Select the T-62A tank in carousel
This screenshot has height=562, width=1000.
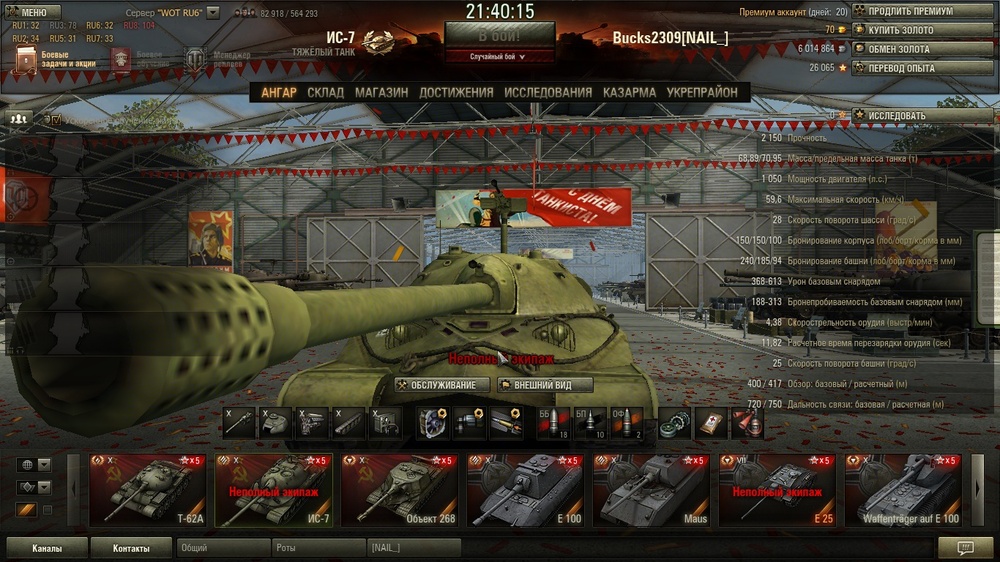tap(147, 490)
